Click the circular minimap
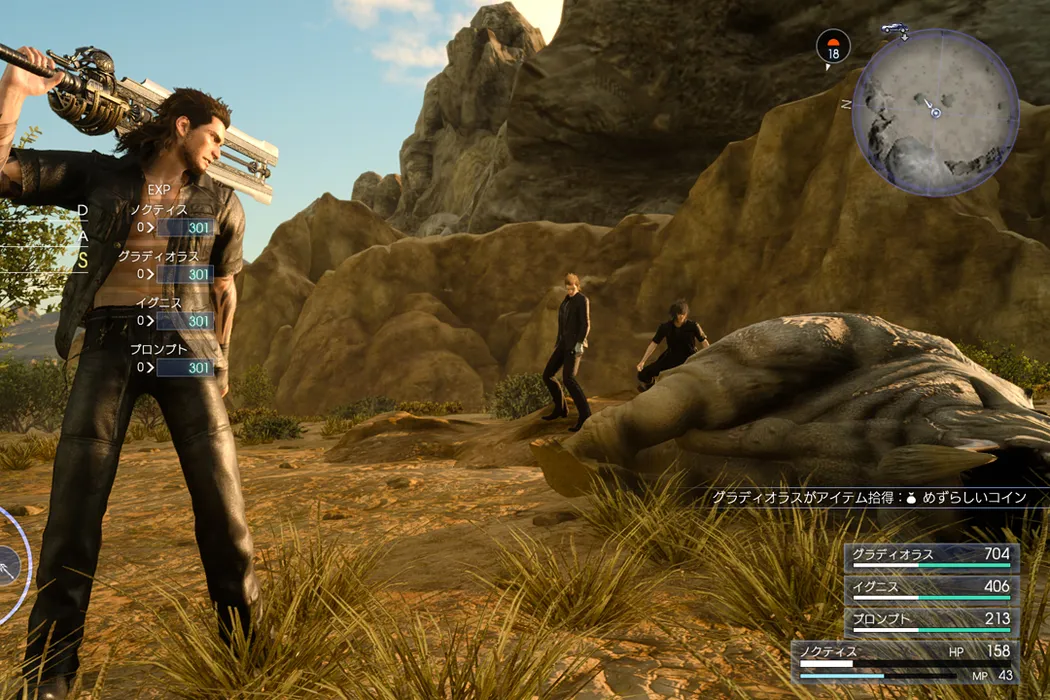 click(x=935, y=112)
